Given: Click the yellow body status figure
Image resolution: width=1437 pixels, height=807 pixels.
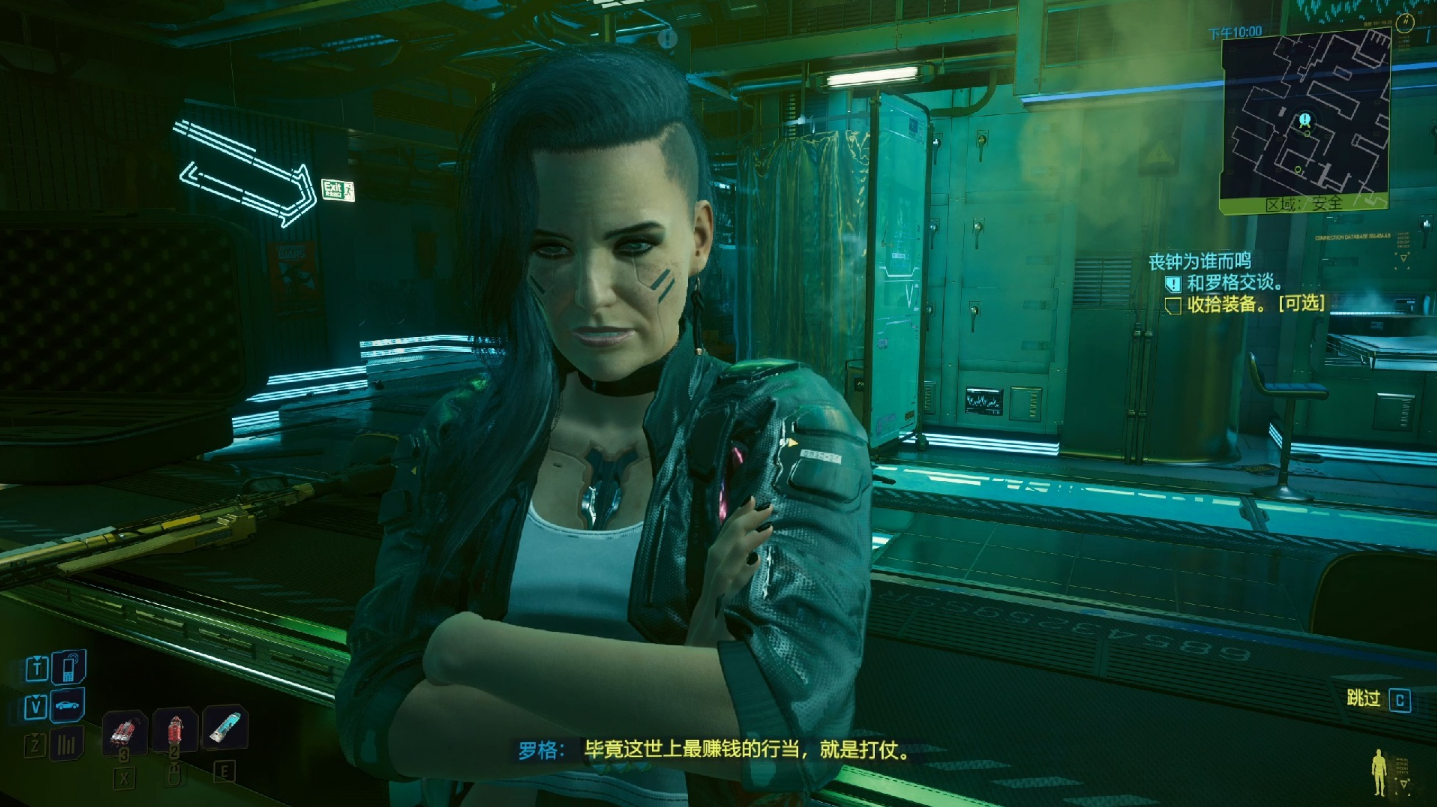Looking at the screenshot, I should click(1381, 774).
